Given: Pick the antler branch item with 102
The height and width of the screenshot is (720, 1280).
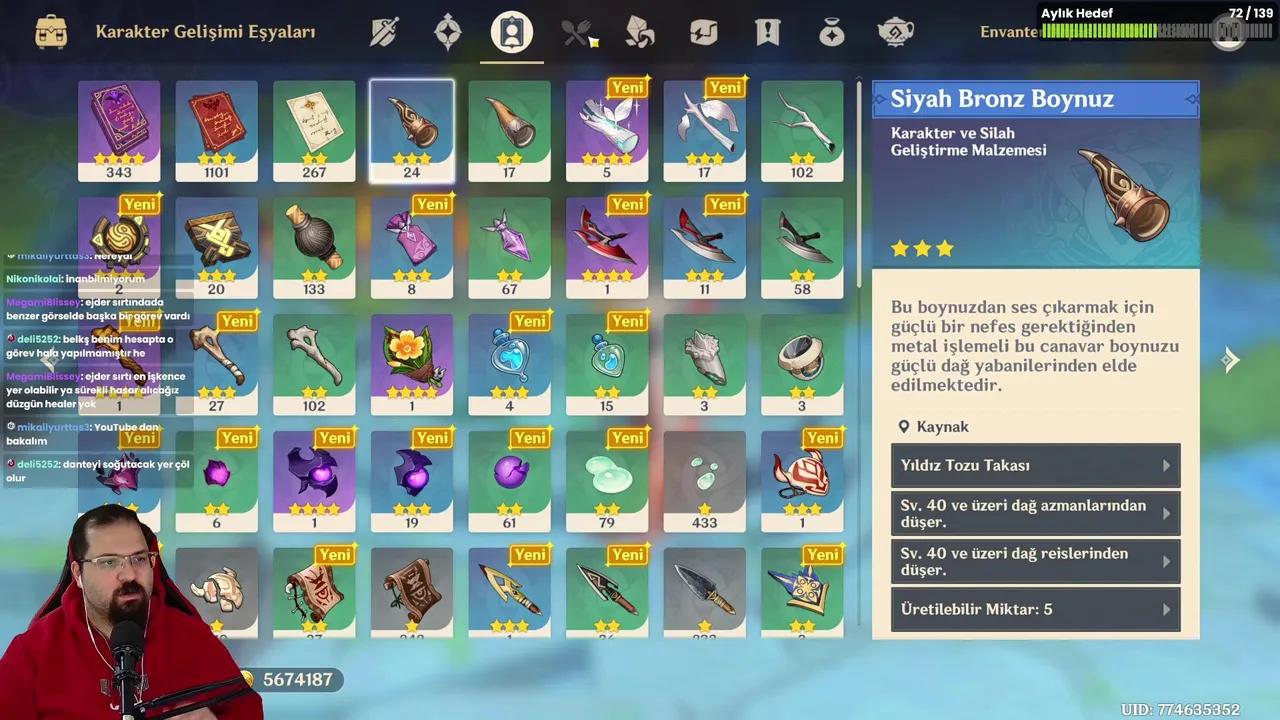Looking at the screenshot, I should 802,130.
